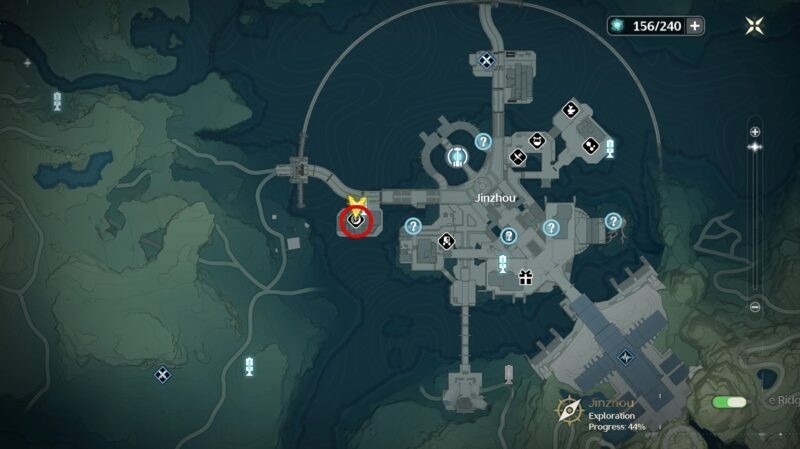Image resolution: width=800 pixels, height=449 pixels.
Task: Zoom out the map with minus button
Action: coord(755,307)
